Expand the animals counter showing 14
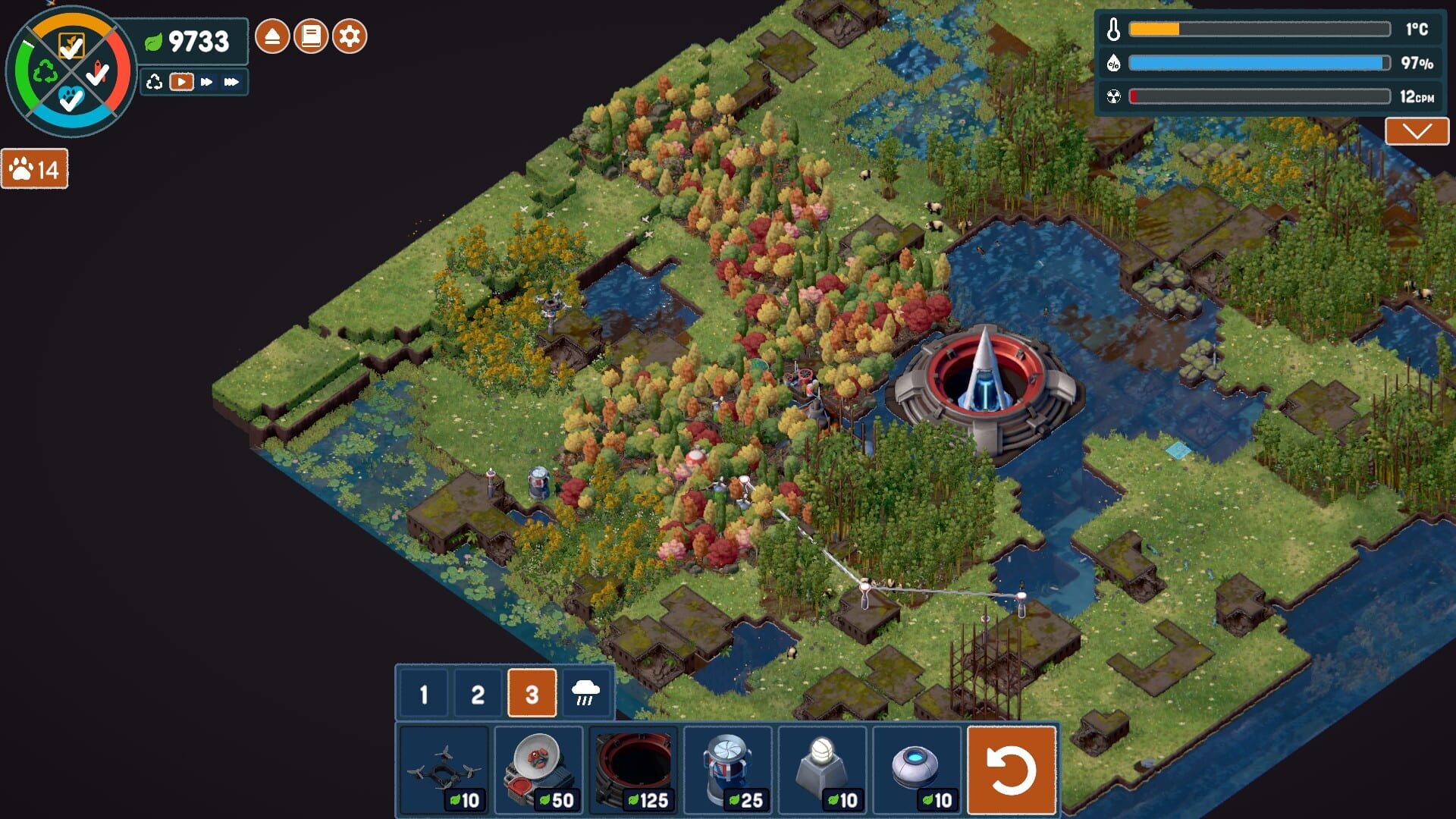 click(34, 169)
